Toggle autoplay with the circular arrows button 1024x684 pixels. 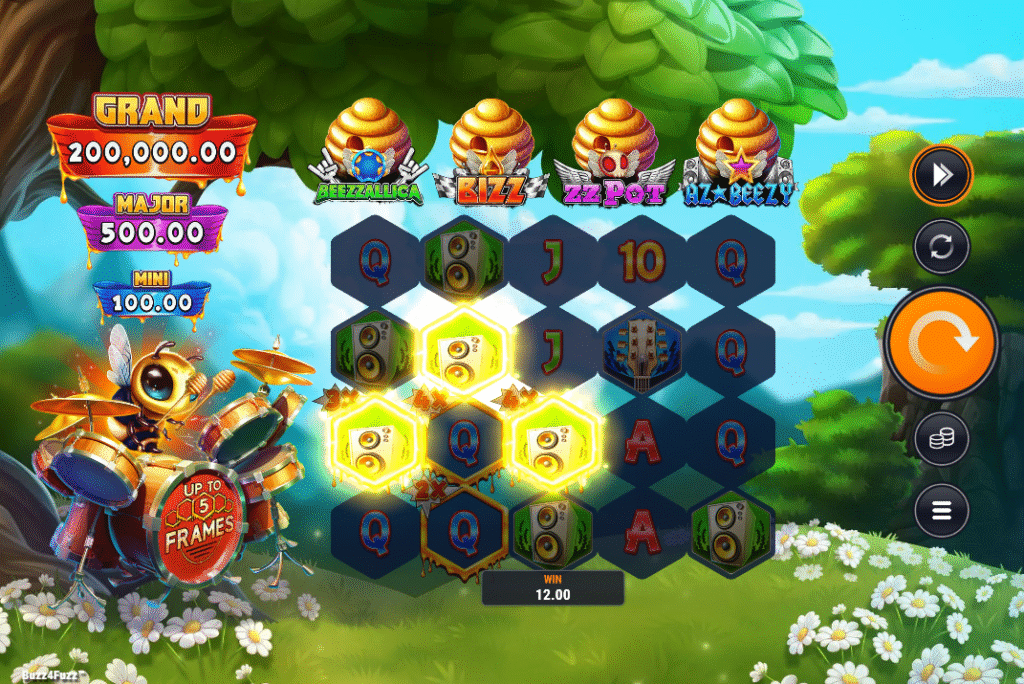tap(941, 246)
